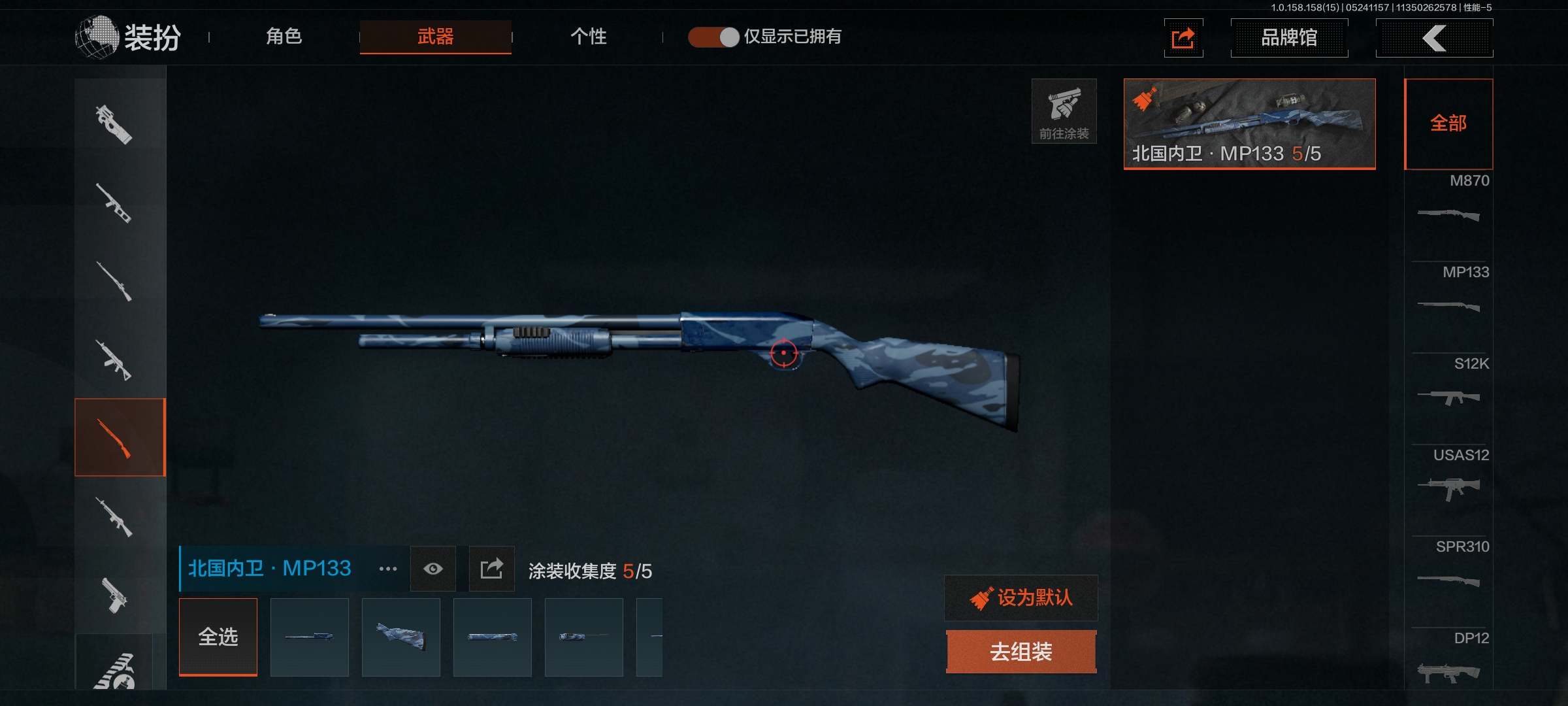Select the camo stock part thumbnail
The width and height of the screenshot is (1568, 706).
click(401, 637)
